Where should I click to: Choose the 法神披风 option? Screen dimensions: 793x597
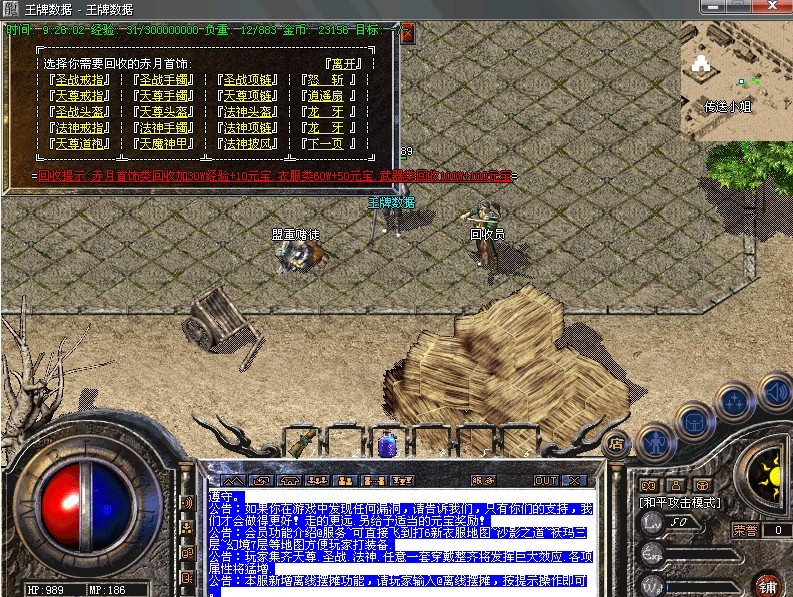[x=249, y=143]
